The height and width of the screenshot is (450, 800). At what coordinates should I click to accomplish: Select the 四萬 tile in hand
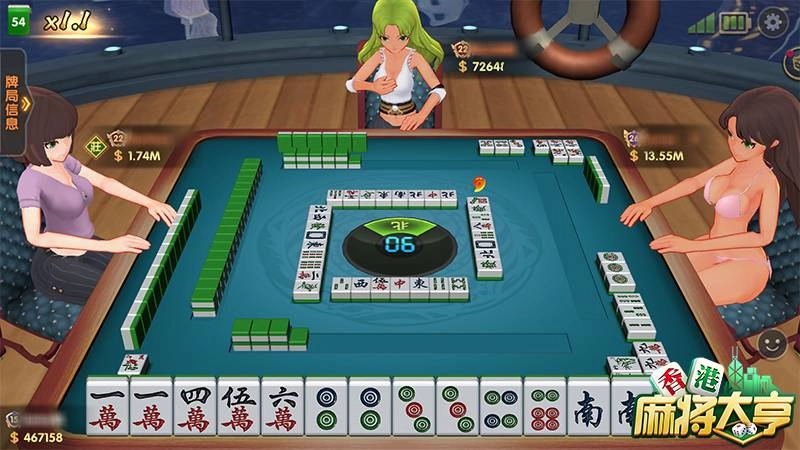[195, 412]
